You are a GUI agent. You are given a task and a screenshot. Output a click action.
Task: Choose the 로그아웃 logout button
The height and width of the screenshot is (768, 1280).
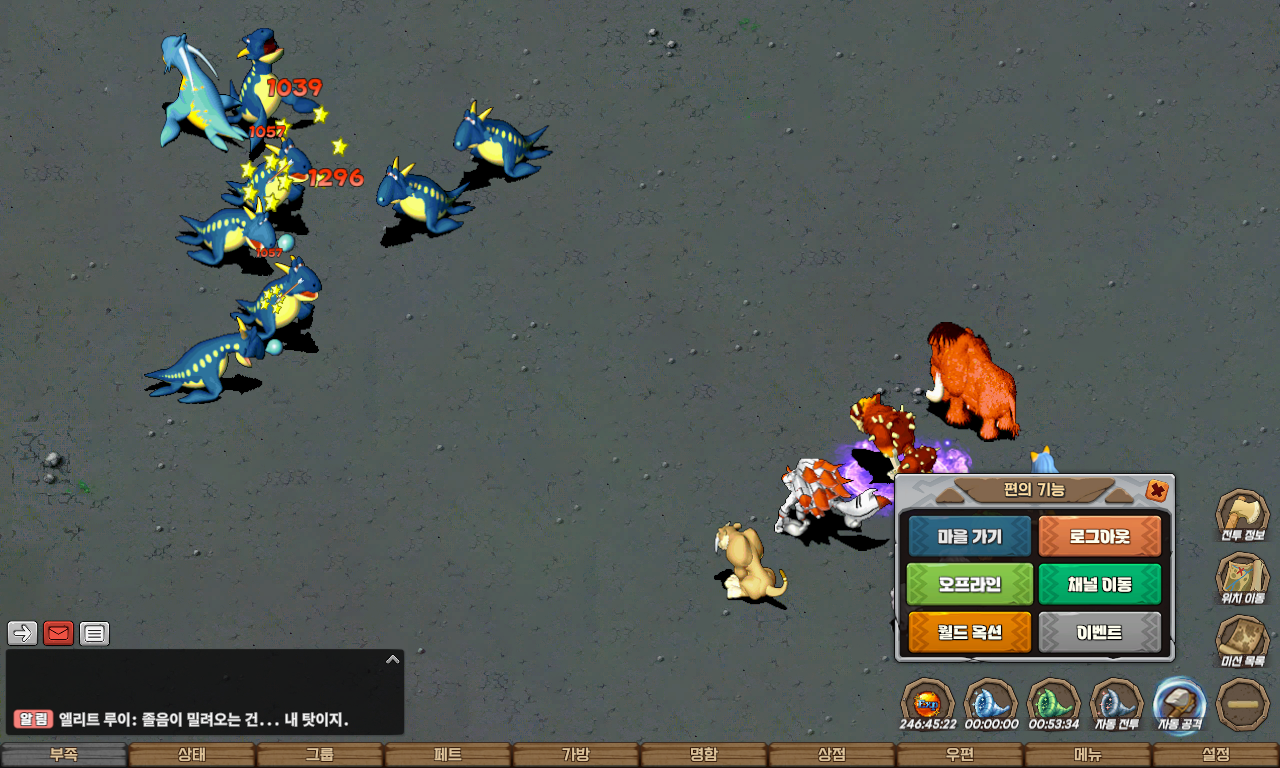pyautogui.click(x=1099, y=537)
